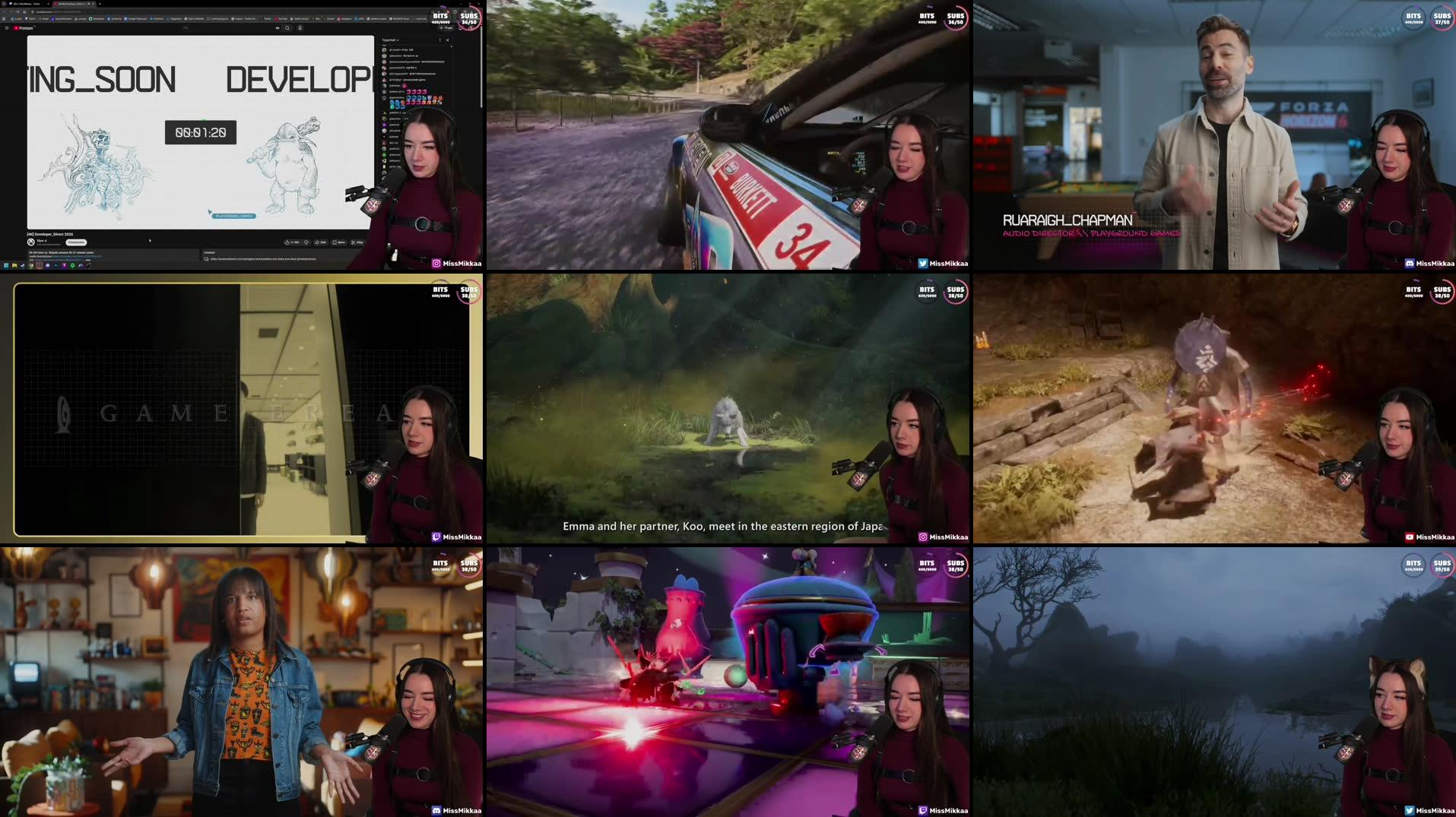Click the YouTube voice search microphone
Screen dimensions: 1456x817
tap(300, 28)
